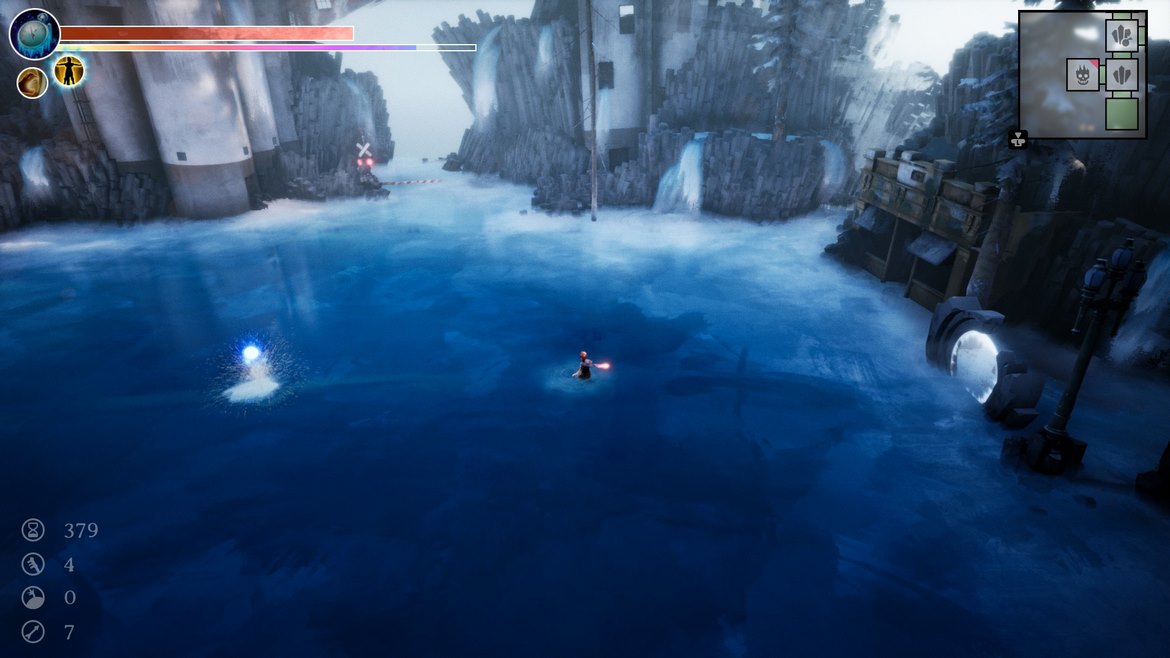Activate the ear-shaped ability icon
Screen dimensions: 1170x658
pyautogui.click(x=32, y=83)
